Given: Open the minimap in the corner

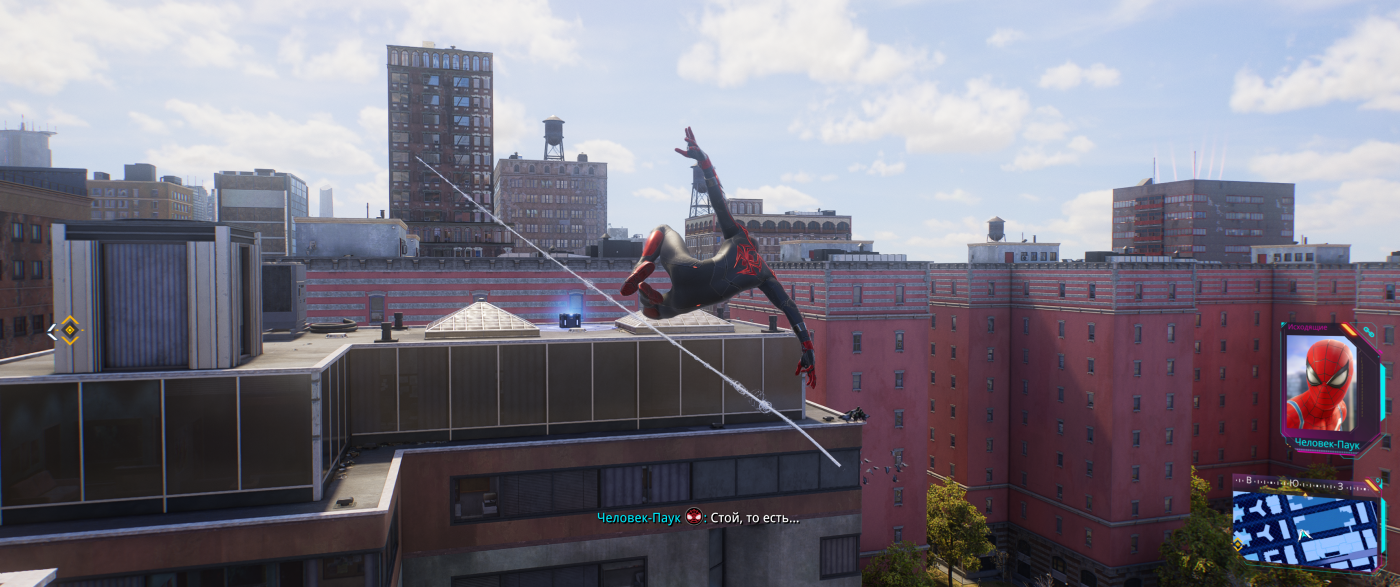Looking at the screenshot, I should tap(1305, 532).
